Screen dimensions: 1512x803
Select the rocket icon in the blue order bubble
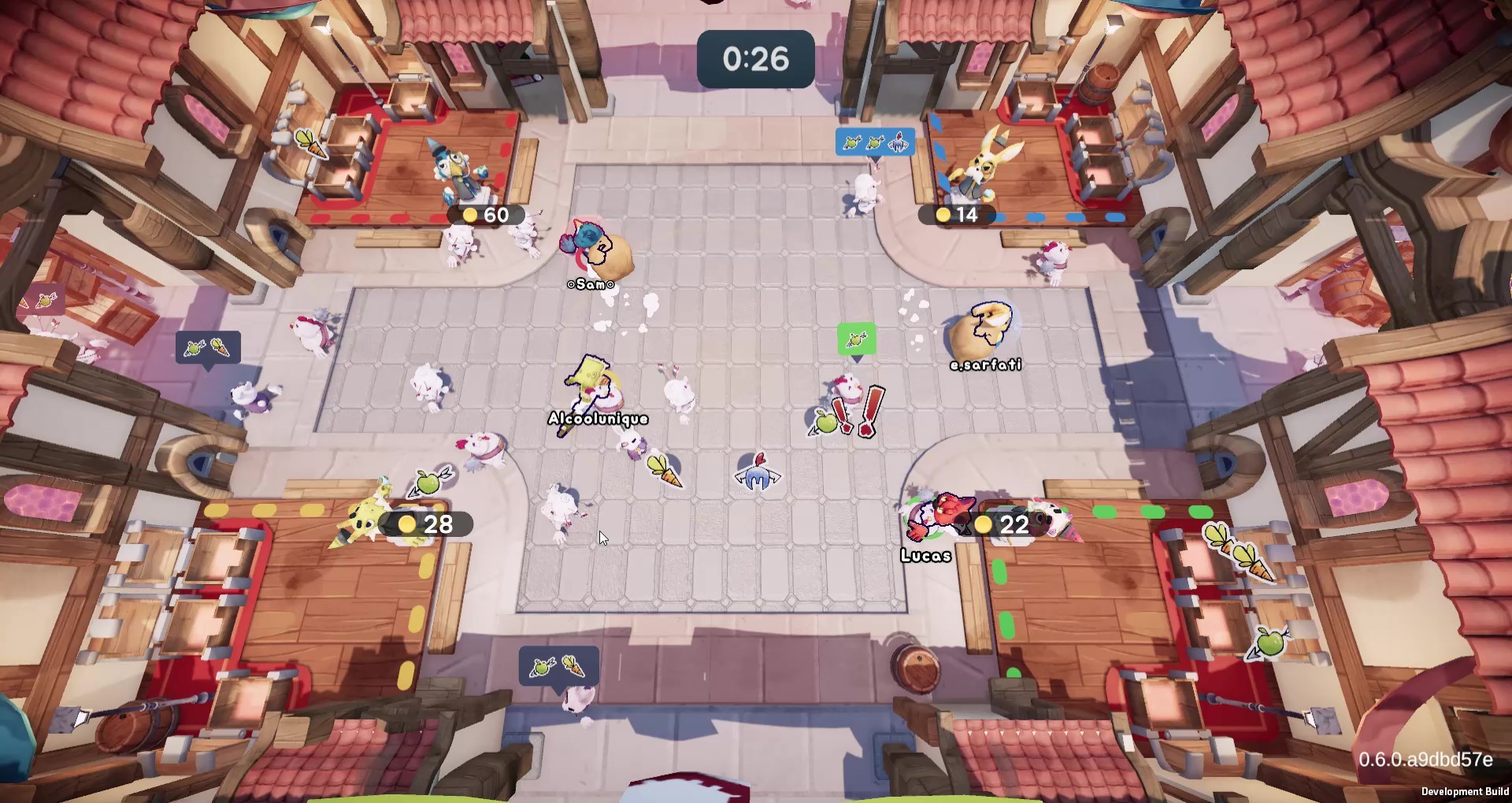point(899,142)
